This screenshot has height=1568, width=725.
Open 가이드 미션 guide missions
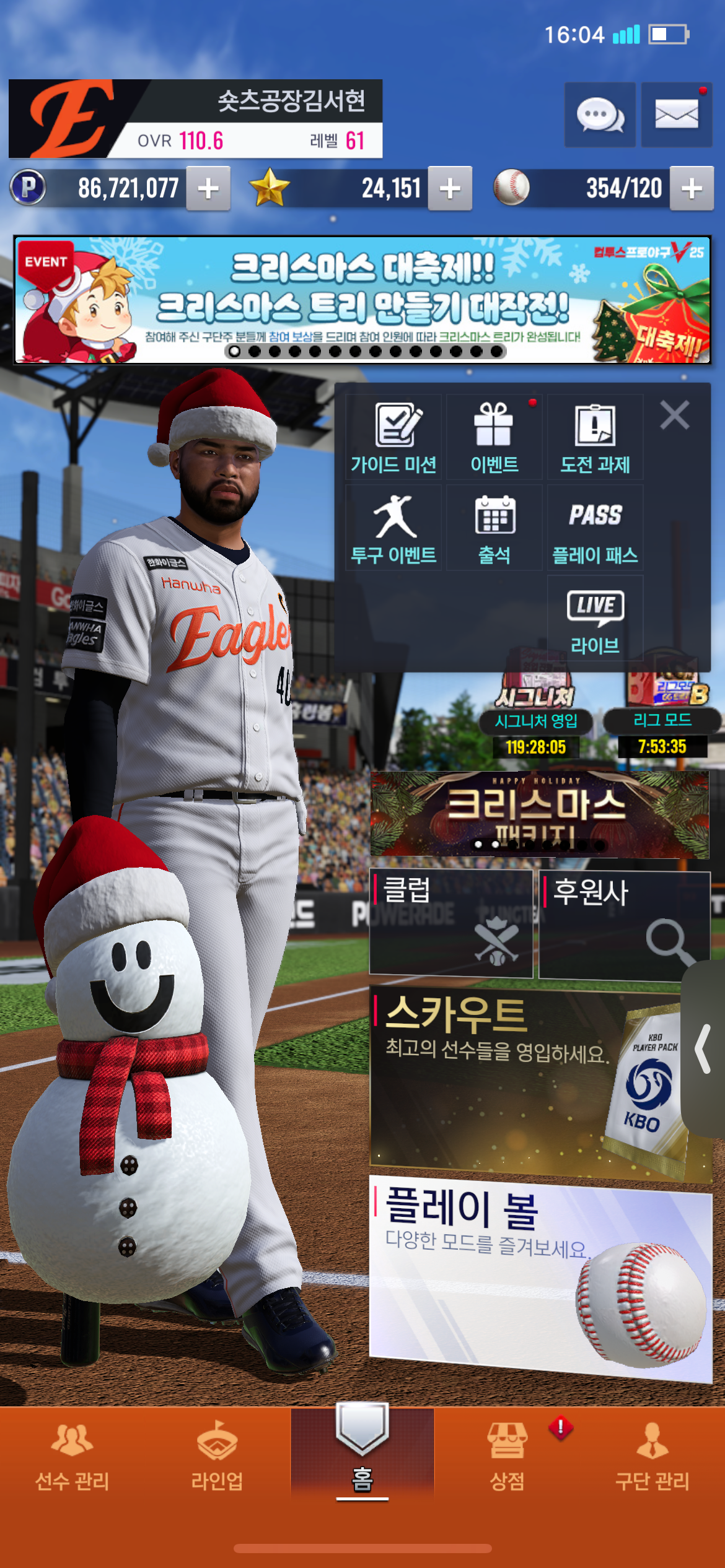[393, 437]
